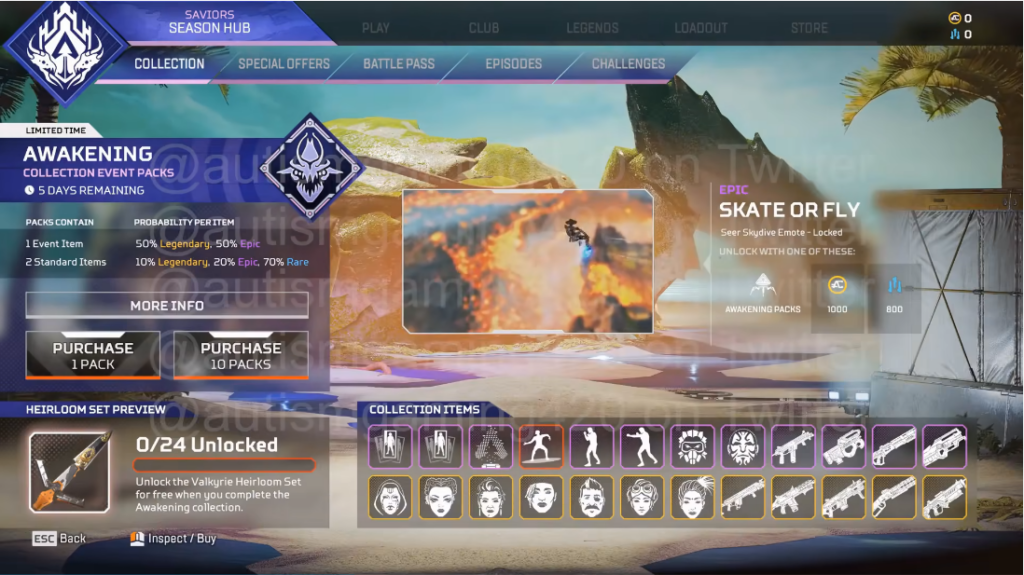Inspect the Valkyrie heirloom spear preview
The height and width of the screenshot is (575, 1024).
pos(70,472)
